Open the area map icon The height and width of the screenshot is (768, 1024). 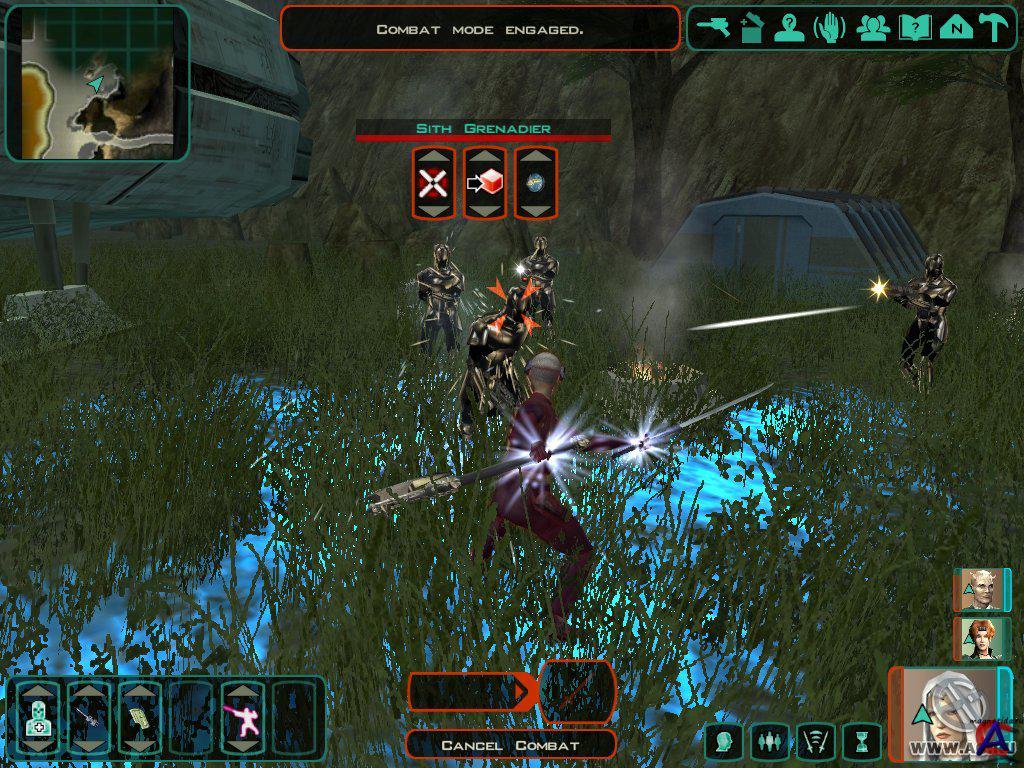[955, 28]
